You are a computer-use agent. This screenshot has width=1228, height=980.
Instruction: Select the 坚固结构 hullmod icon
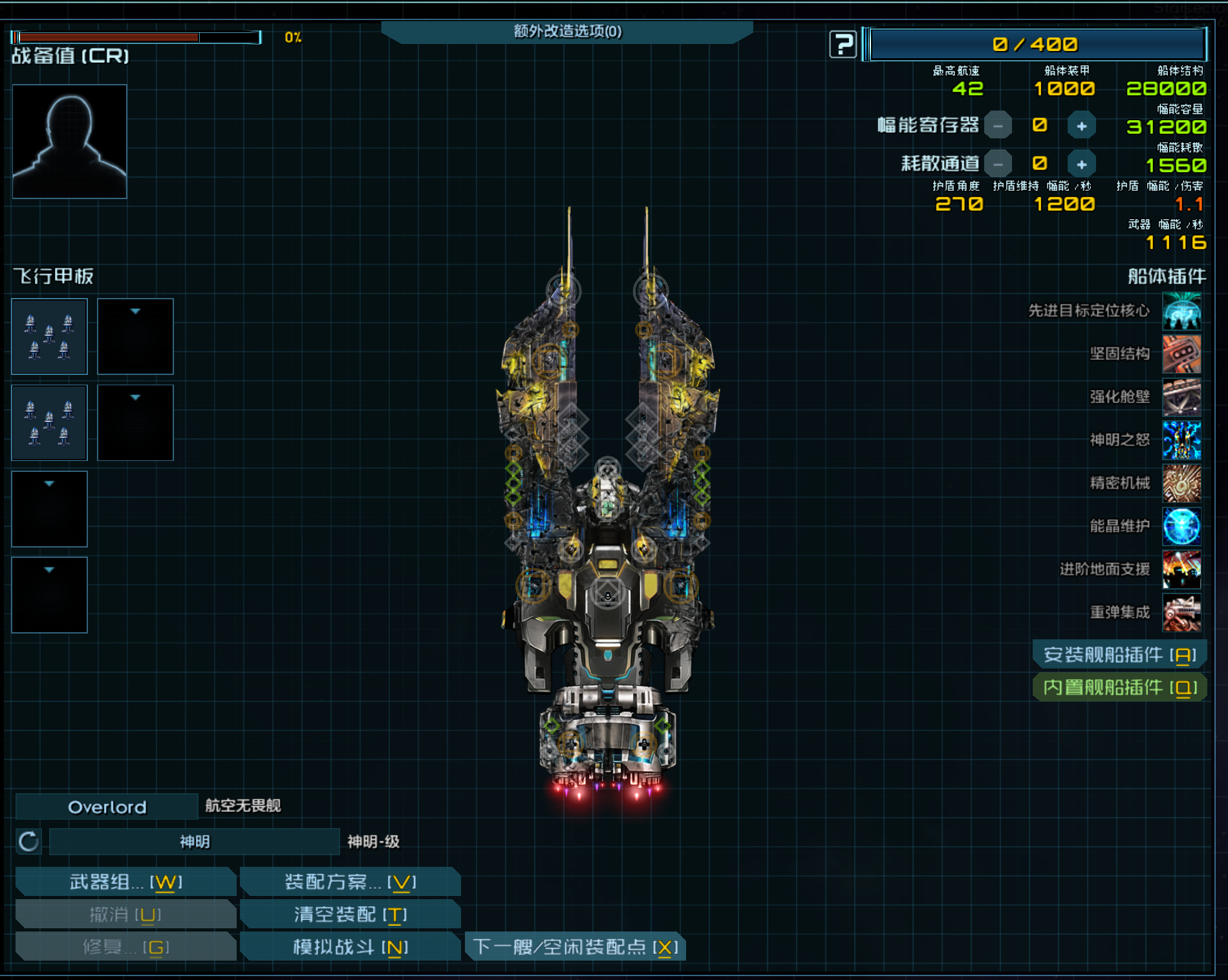click(1181, 354)
